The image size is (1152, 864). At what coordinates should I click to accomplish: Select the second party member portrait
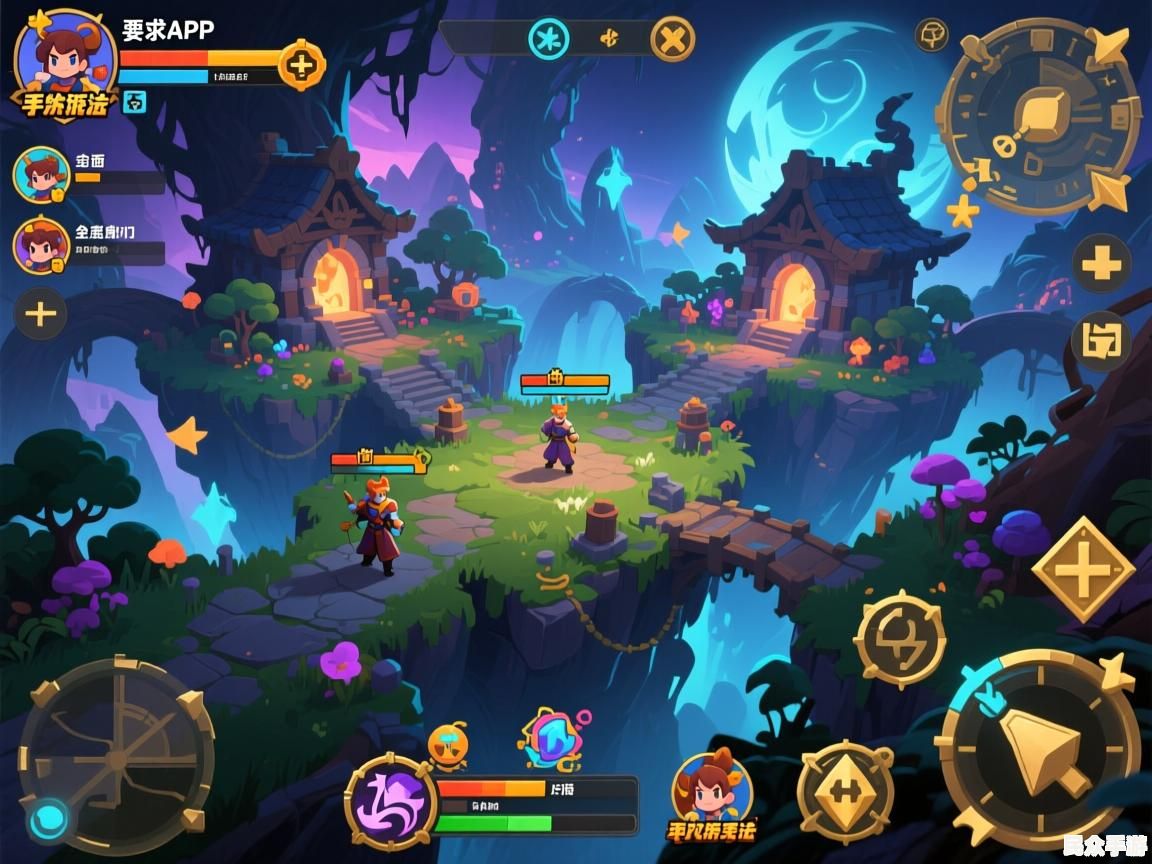pyautogui.click(x=42, y=245)
